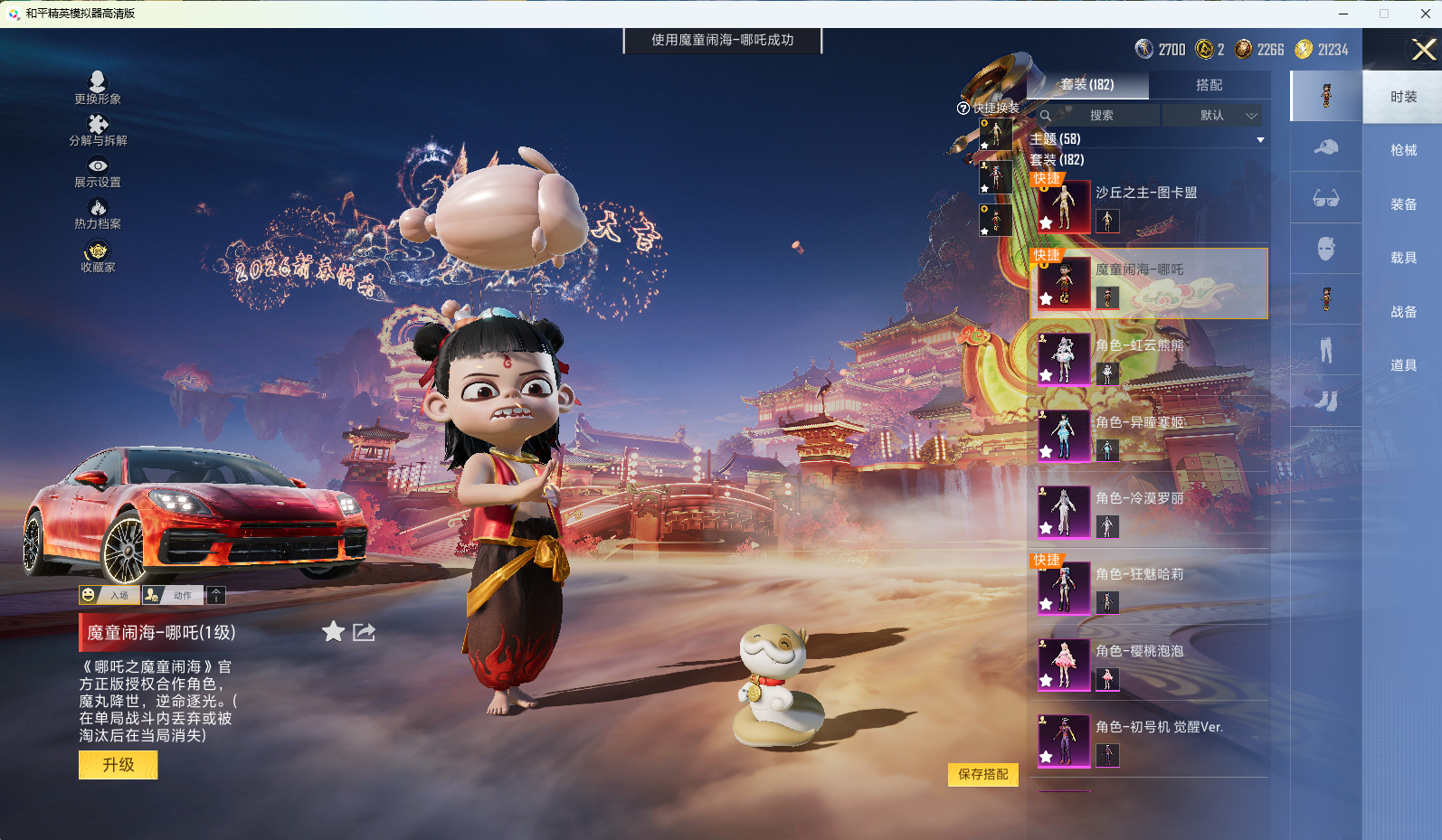Click the 保存搭配 save outfit button
1442x840 pixels.
pos(982,775)
